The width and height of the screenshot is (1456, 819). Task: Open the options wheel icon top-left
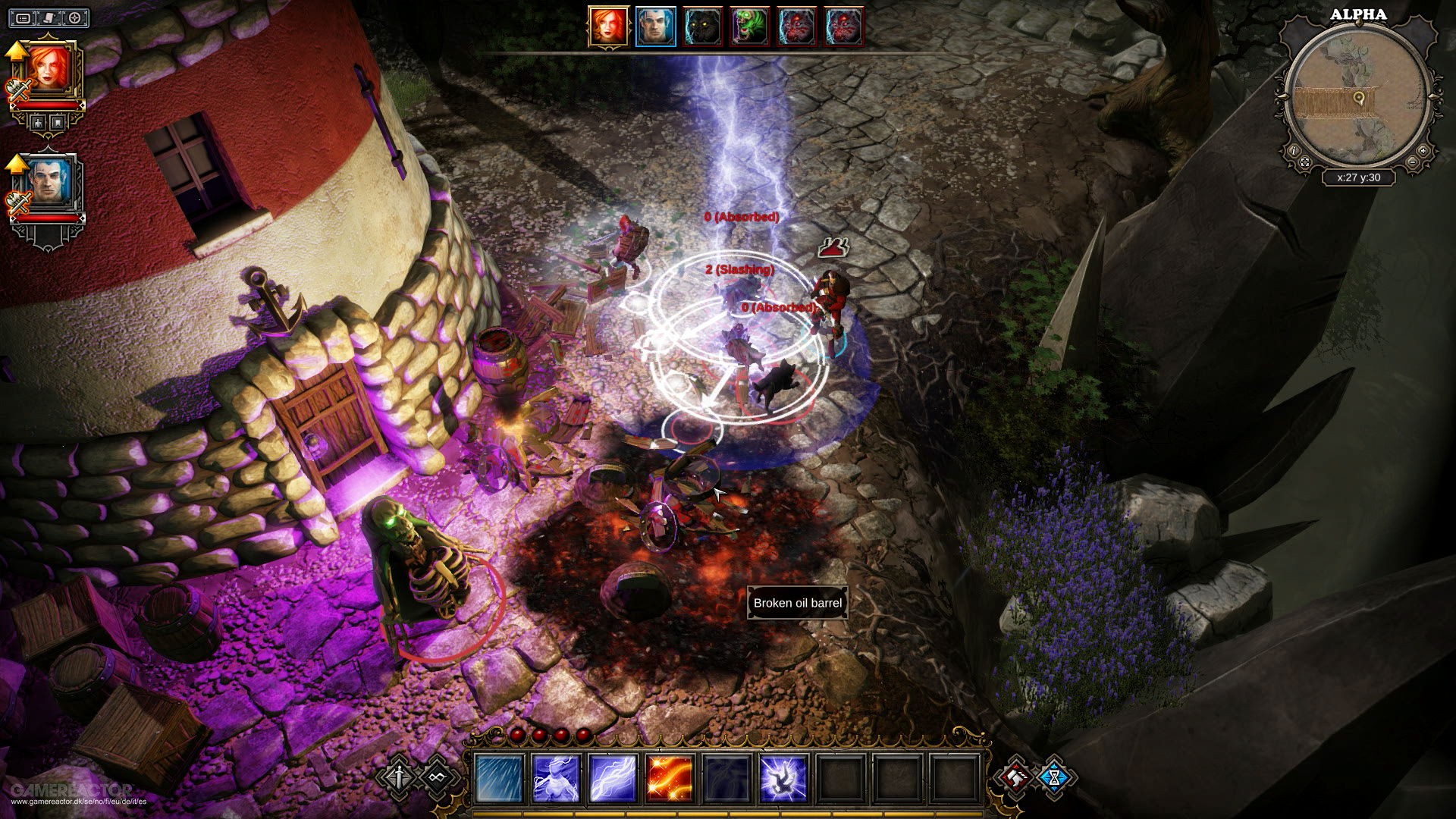[x=73, y=17]
